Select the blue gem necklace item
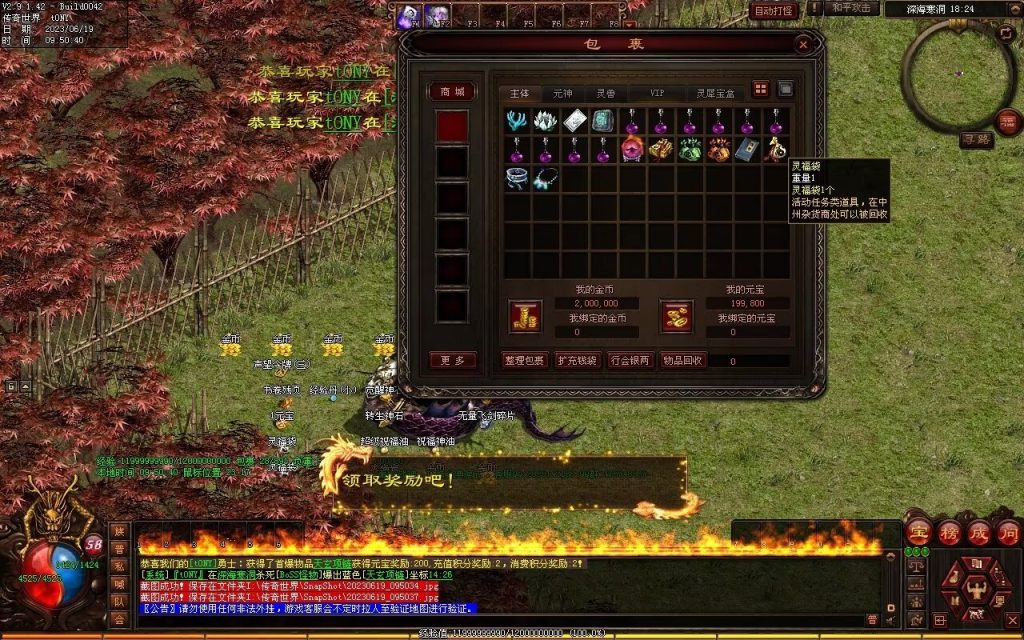The height and width of the screenshot is (640, 1024). click(x=545, y=179)
